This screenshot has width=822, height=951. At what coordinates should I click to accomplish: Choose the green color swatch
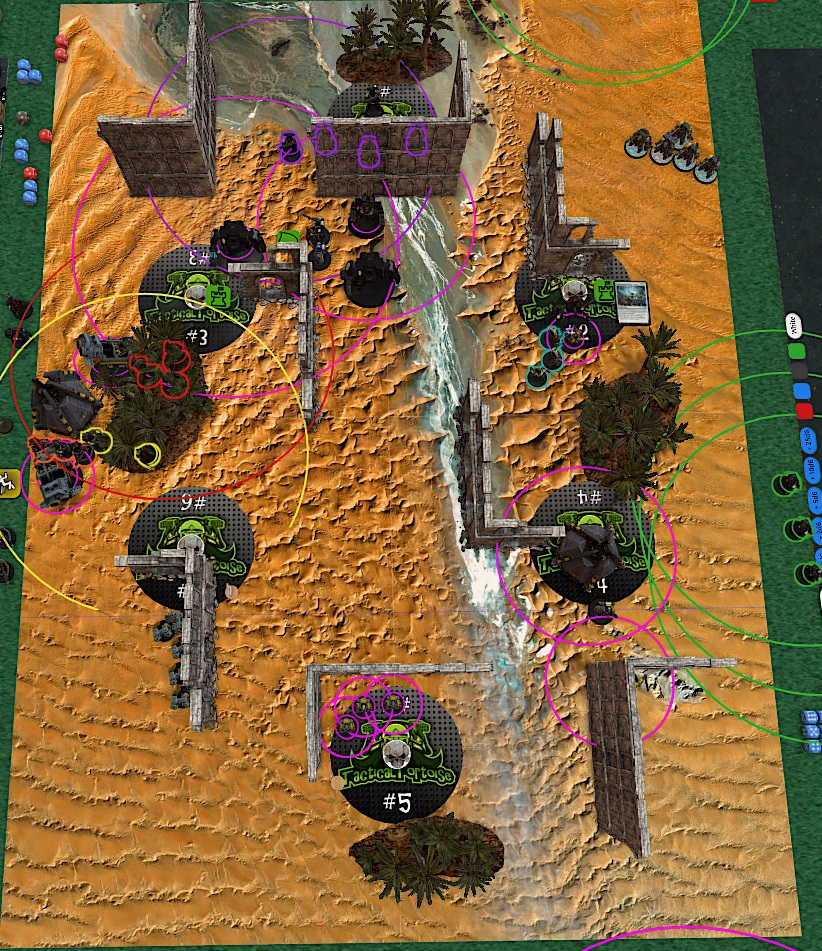(798, 351)
